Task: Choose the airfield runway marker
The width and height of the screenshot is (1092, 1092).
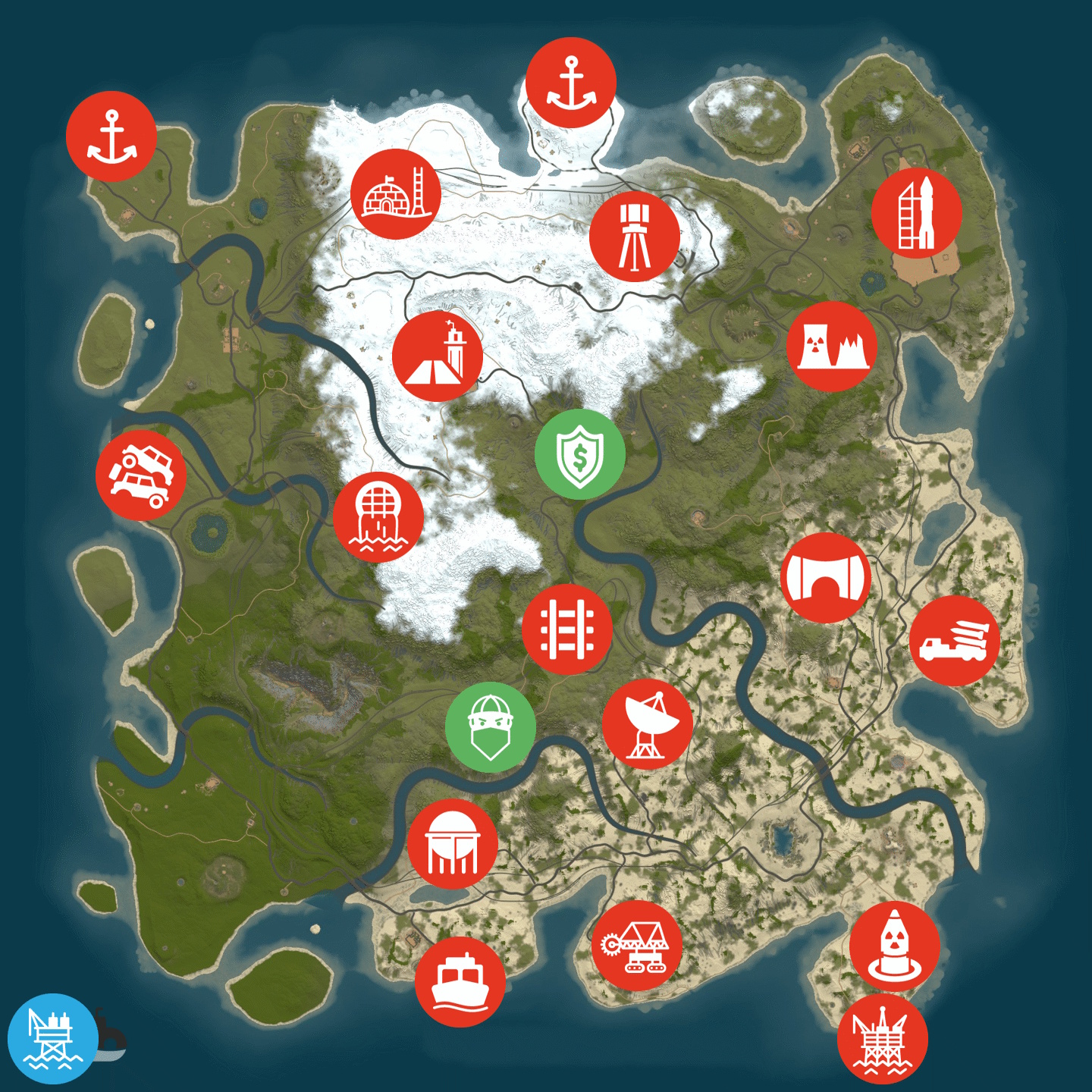Action: point(438,356)
